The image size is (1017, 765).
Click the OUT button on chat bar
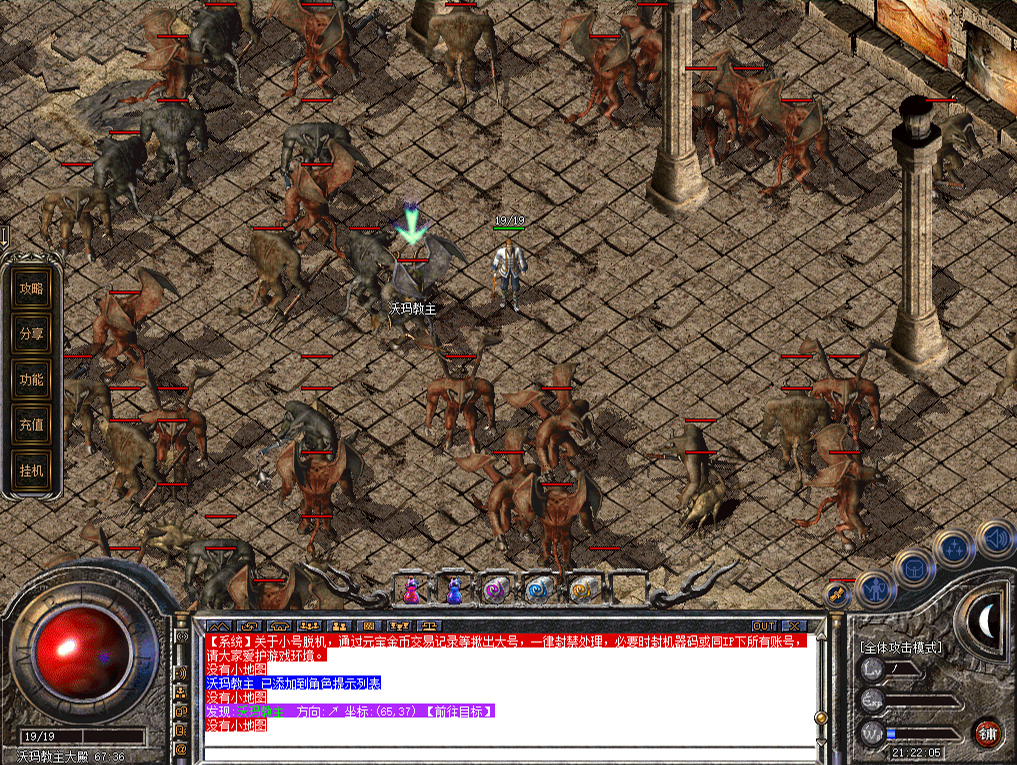pos(764,626)
